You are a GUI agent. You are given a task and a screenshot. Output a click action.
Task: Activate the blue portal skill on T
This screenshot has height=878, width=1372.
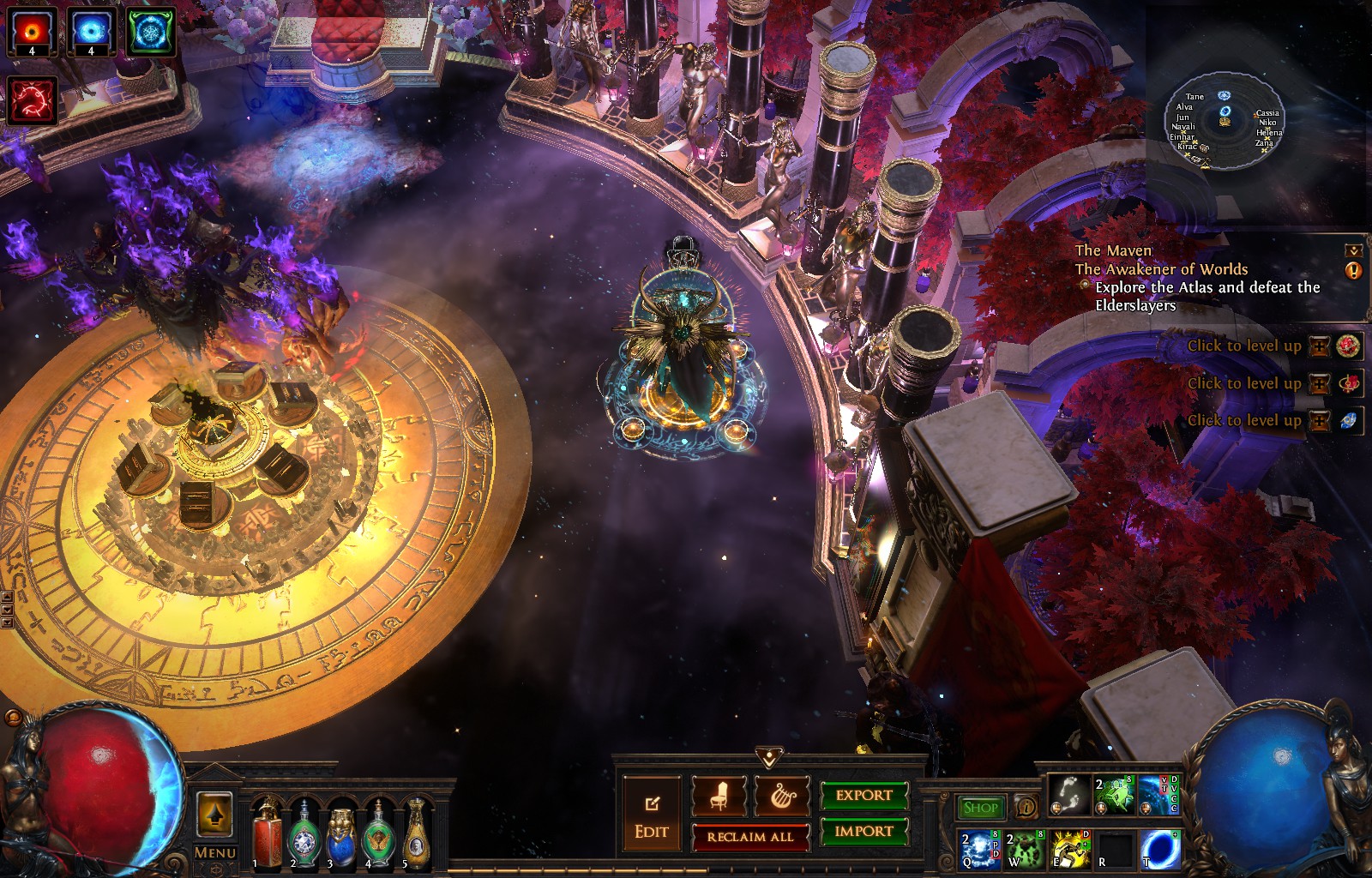[x=1161, y=849]
